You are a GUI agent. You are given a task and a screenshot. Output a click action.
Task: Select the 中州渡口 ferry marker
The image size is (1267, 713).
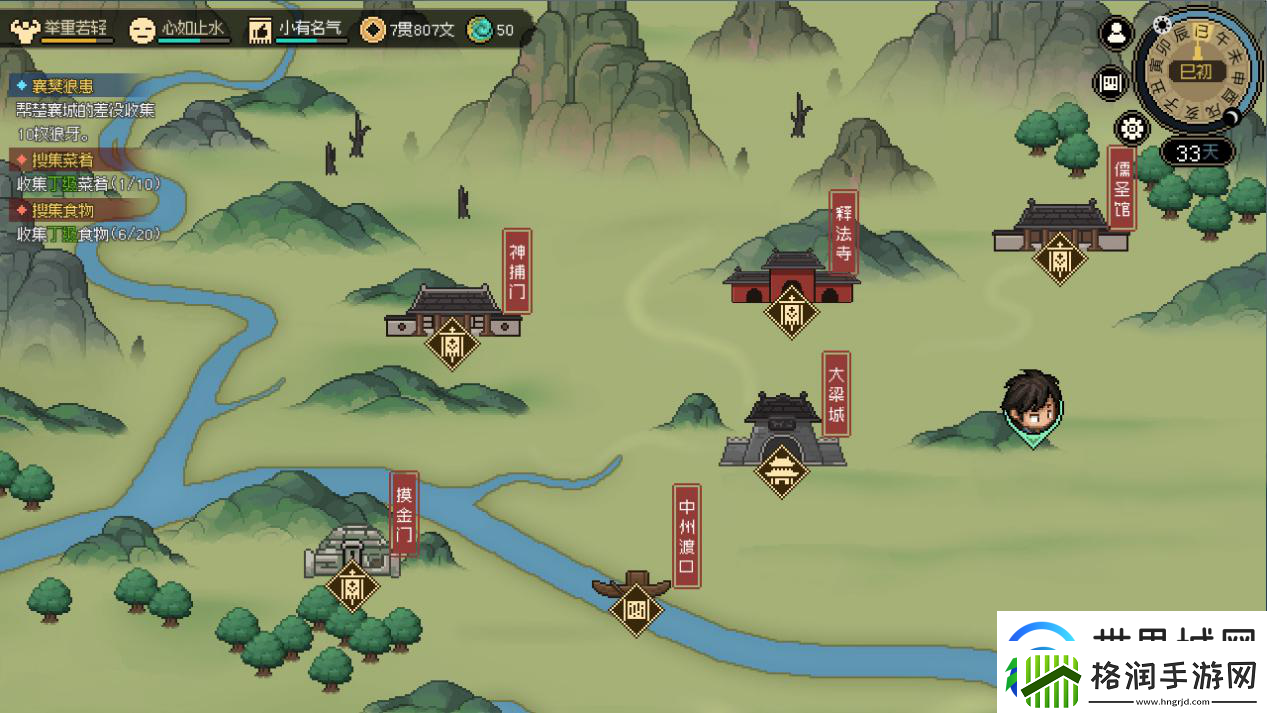click(x=636, y=608)
